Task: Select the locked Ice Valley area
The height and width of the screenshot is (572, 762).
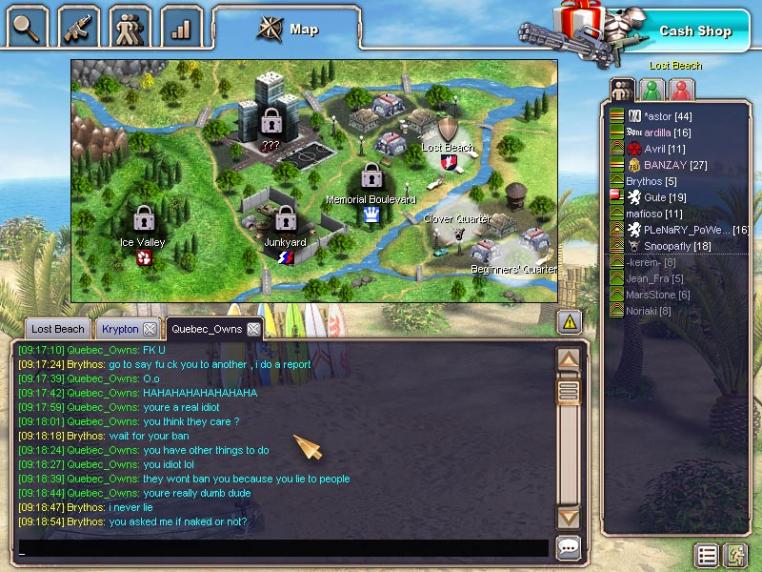Action: 143,225
